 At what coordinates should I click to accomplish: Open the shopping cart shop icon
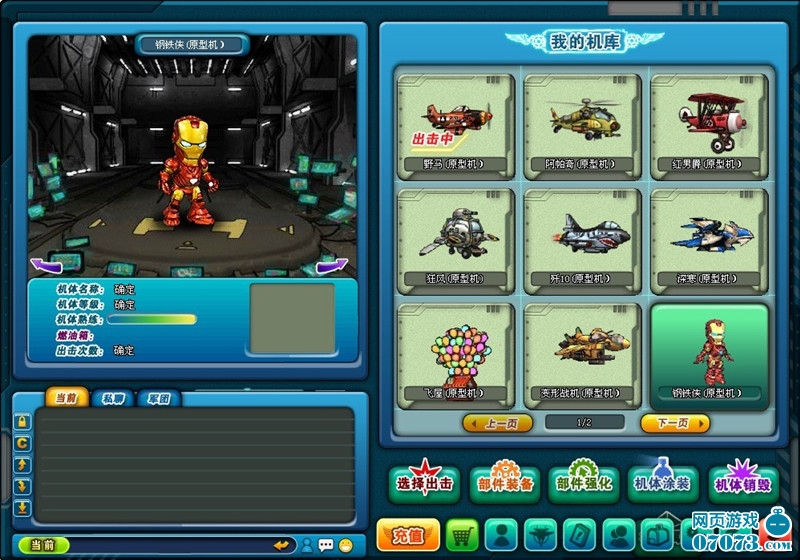(462, 533)
